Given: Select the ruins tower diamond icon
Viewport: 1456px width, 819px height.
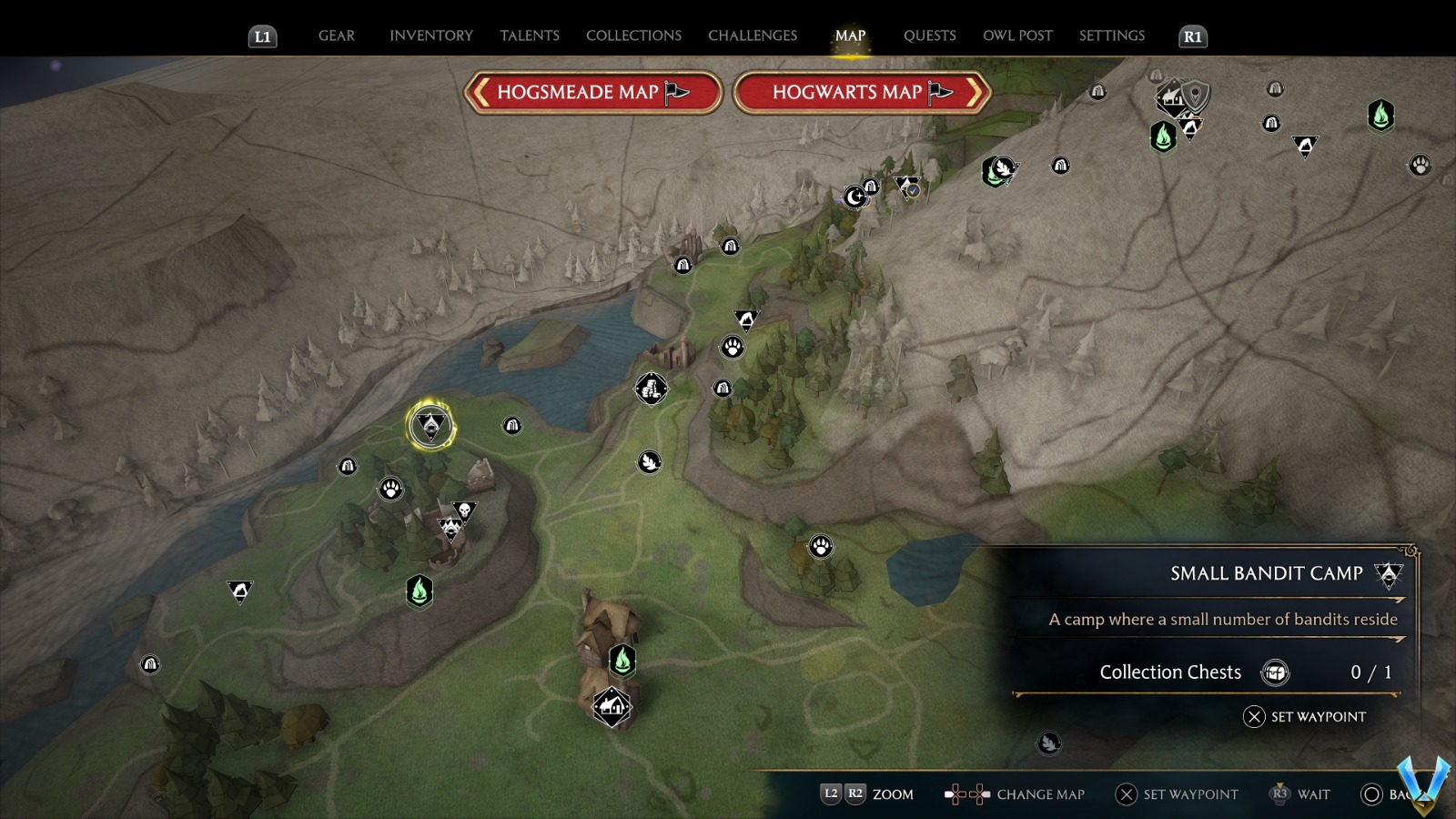Looking at the screenshot, I should coord(653,388).
